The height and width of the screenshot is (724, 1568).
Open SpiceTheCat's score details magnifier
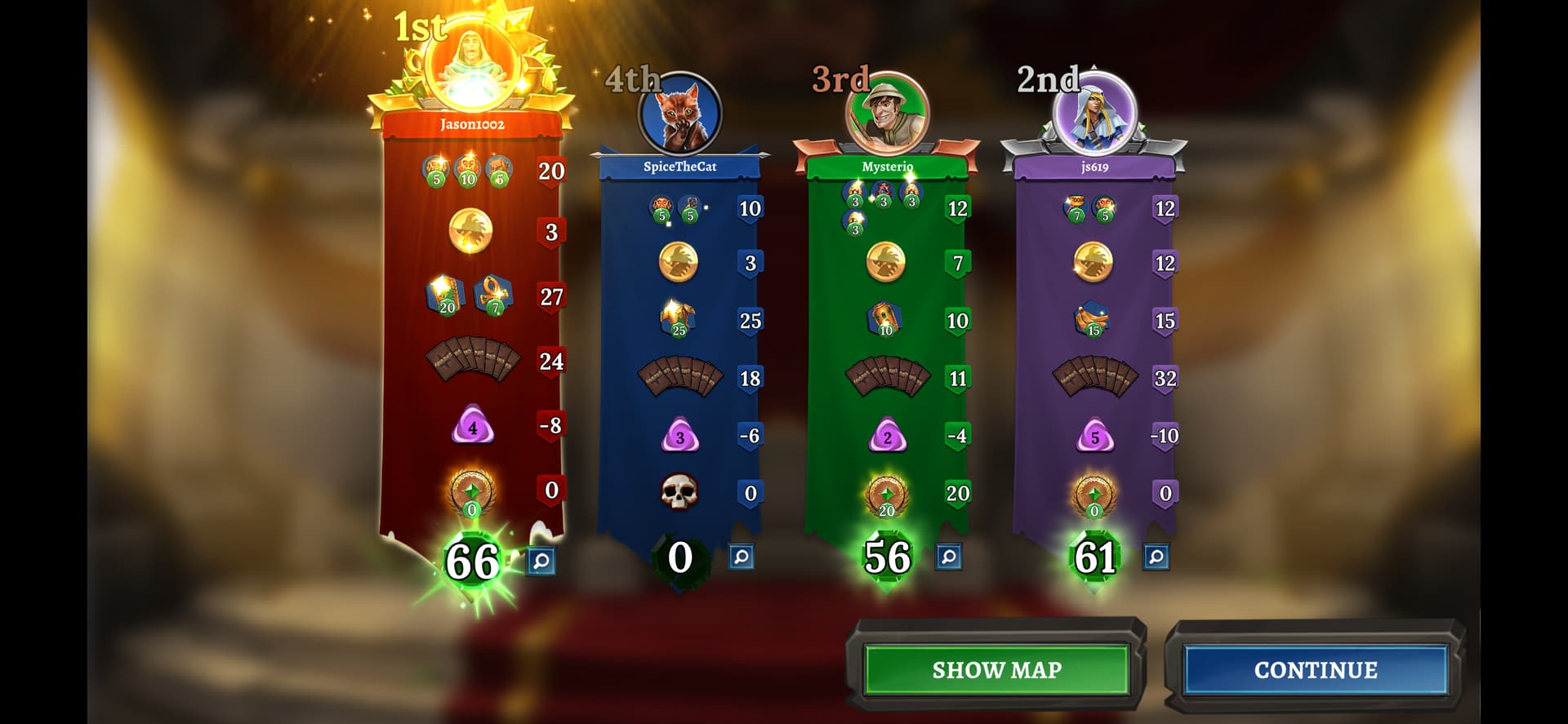coord(741,557)
